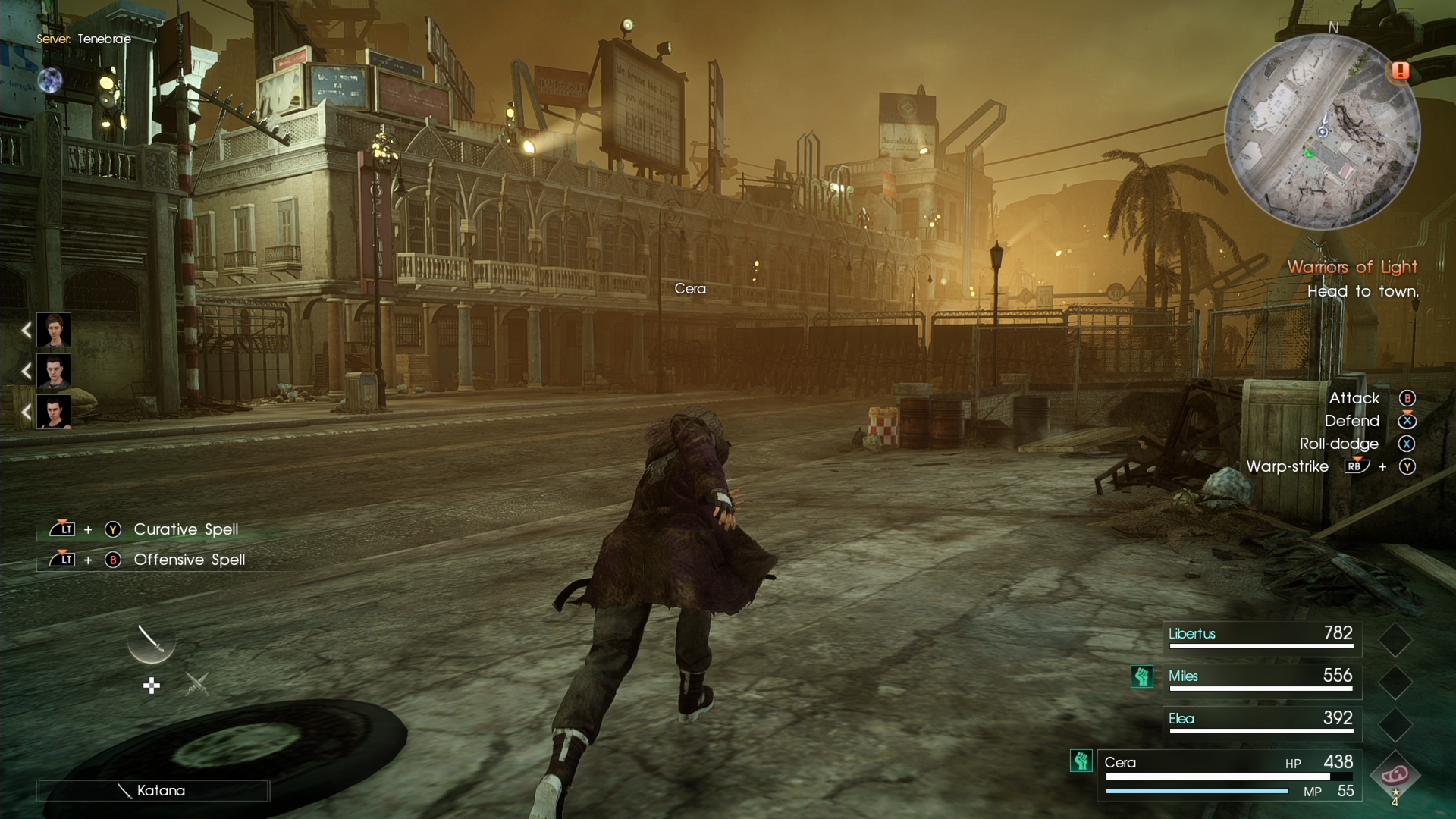Click the Katana weapon name bar

point(152,791)
